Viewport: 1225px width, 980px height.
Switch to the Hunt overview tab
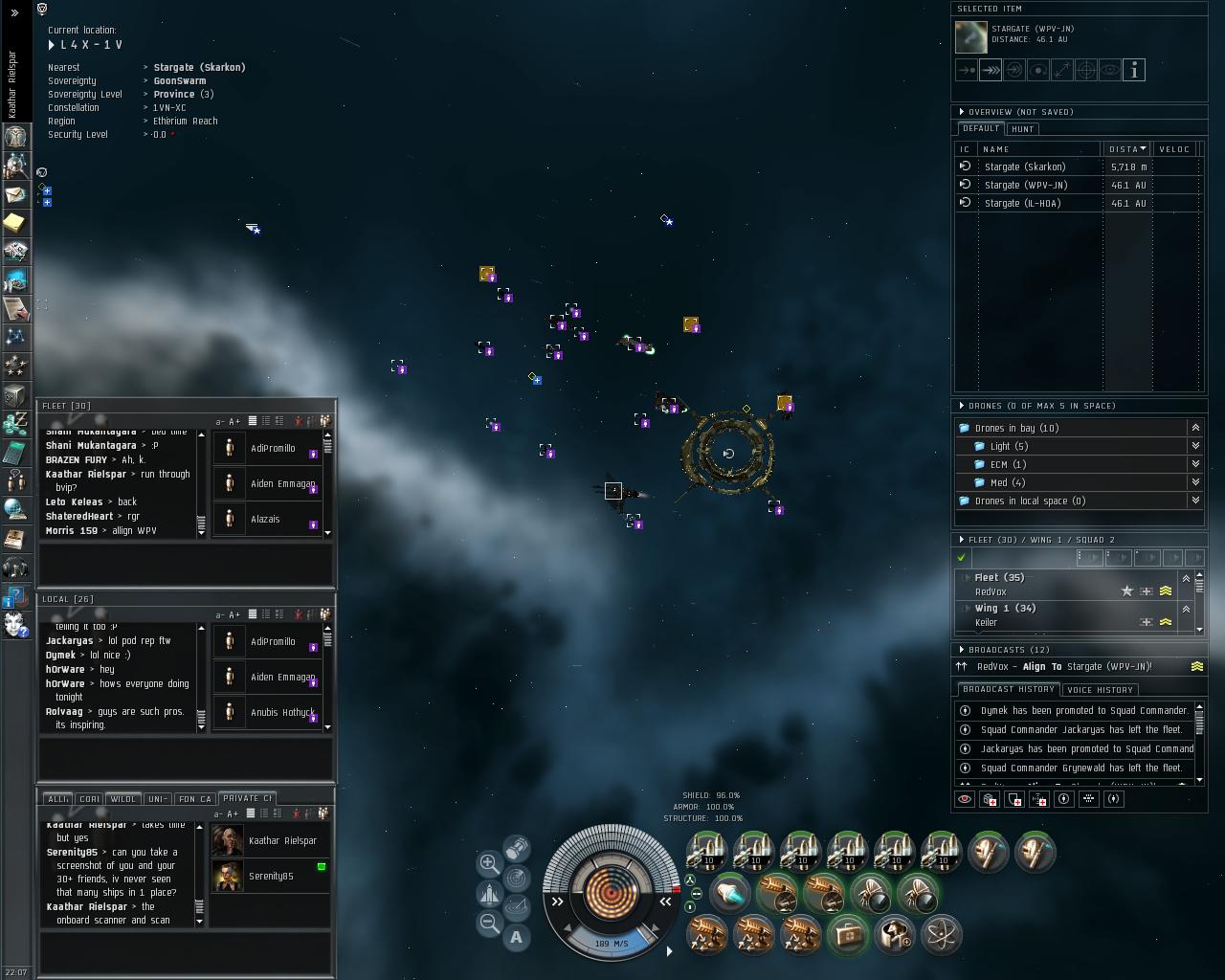[x=1022, y=129]
